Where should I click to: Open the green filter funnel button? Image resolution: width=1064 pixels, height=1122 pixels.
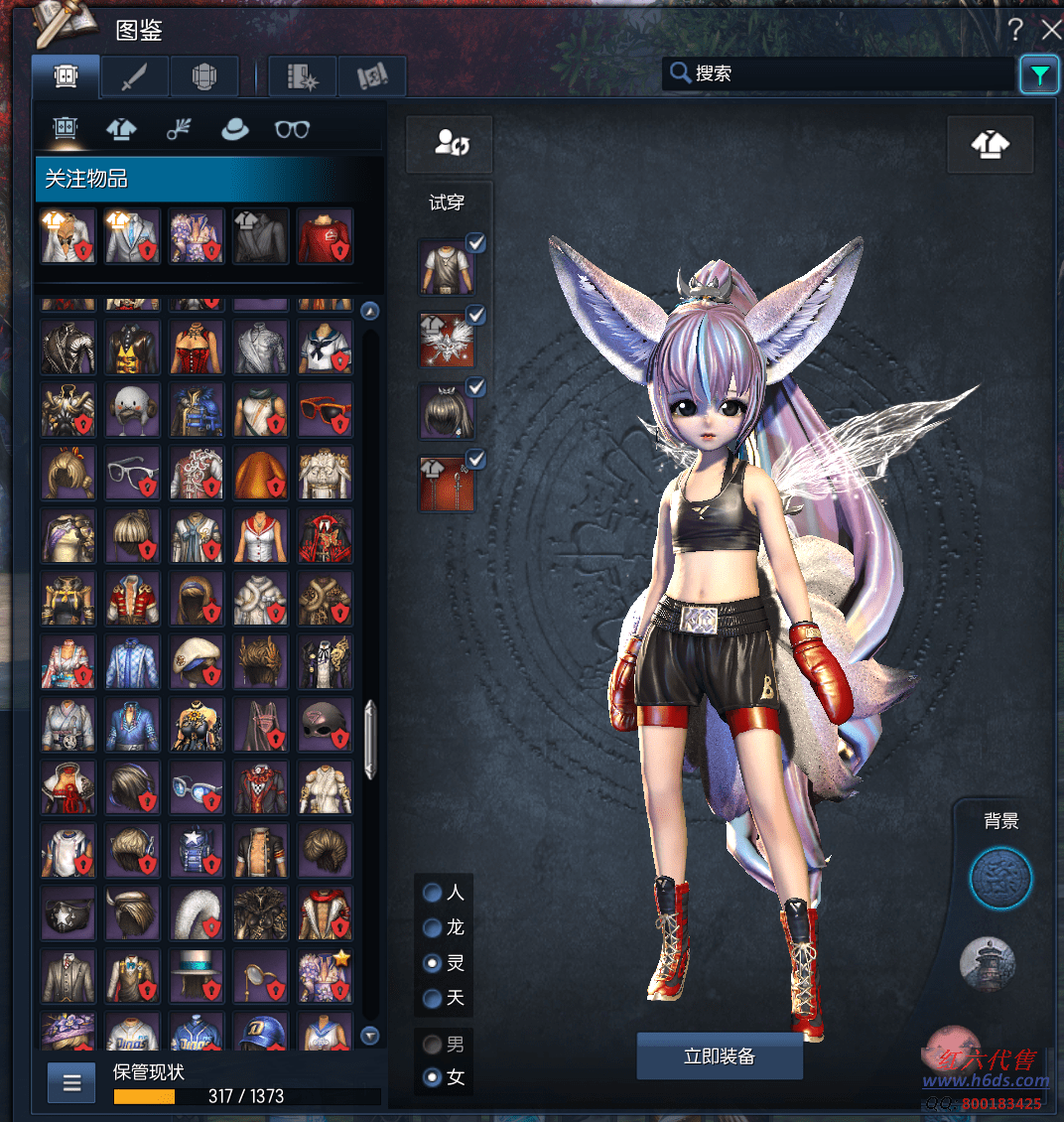pyautogui.click(x=1039, y=74)
